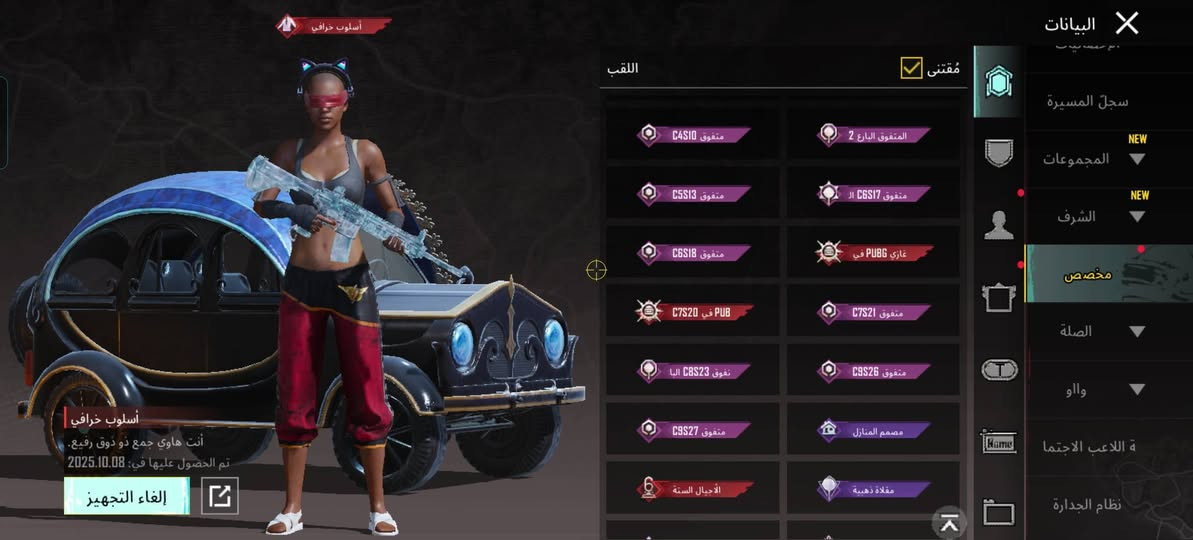The height and width of the screenshot is (540, 1193).
Task: Toggle the owned titles checkbox
Action: point(911,68)
